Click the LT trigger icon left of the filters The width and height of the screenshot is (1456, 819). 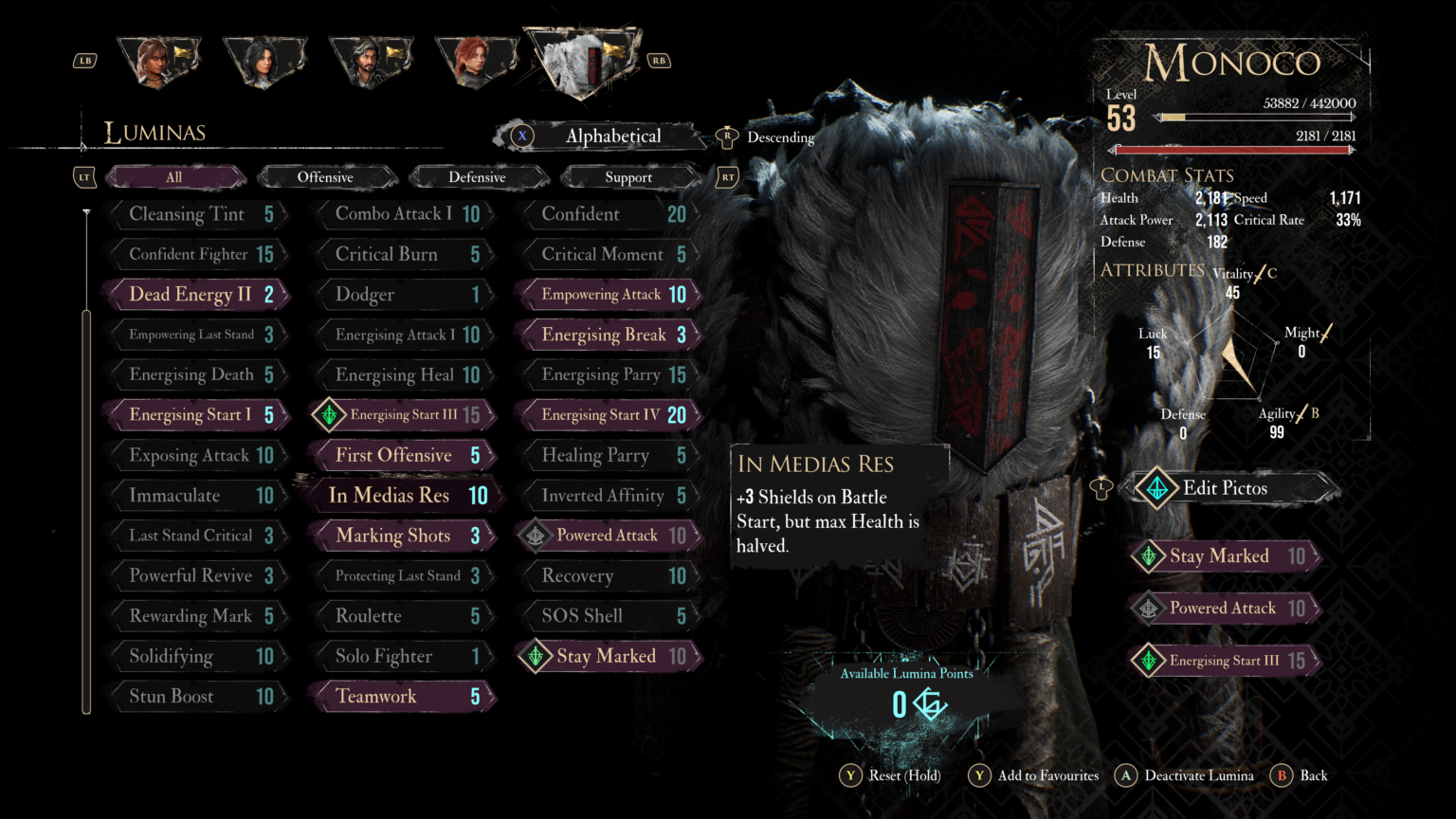point(84,176)
